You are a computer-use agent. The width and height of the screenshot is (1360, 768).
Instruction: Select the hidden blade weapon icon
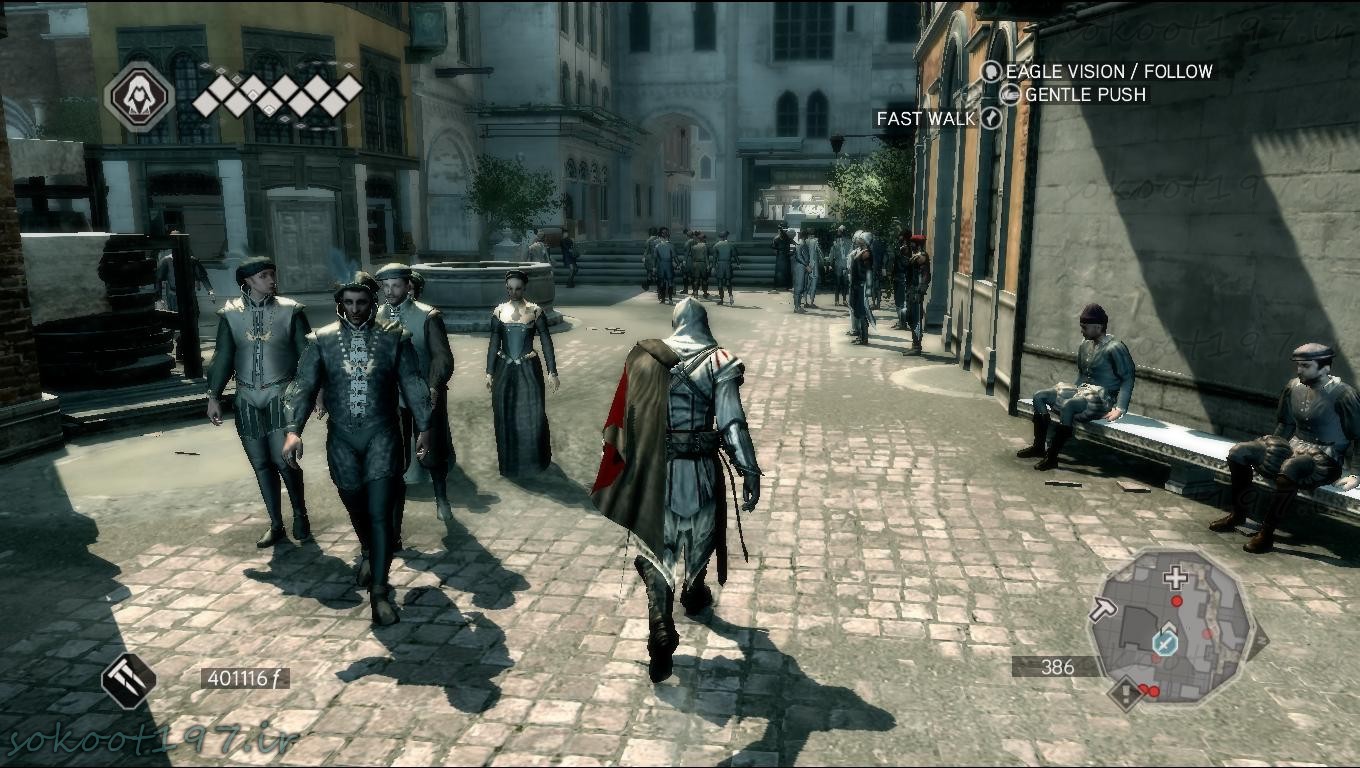128,680
